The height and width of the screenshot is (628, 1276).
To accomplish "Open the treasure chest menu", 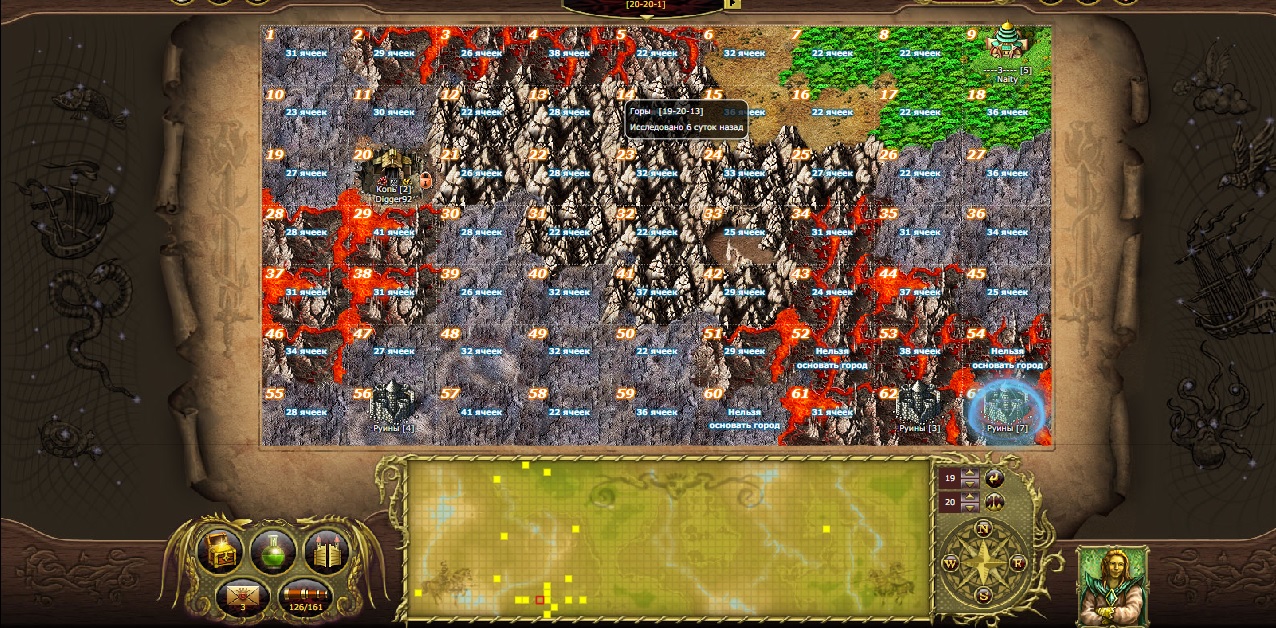I will click(219, 551).
